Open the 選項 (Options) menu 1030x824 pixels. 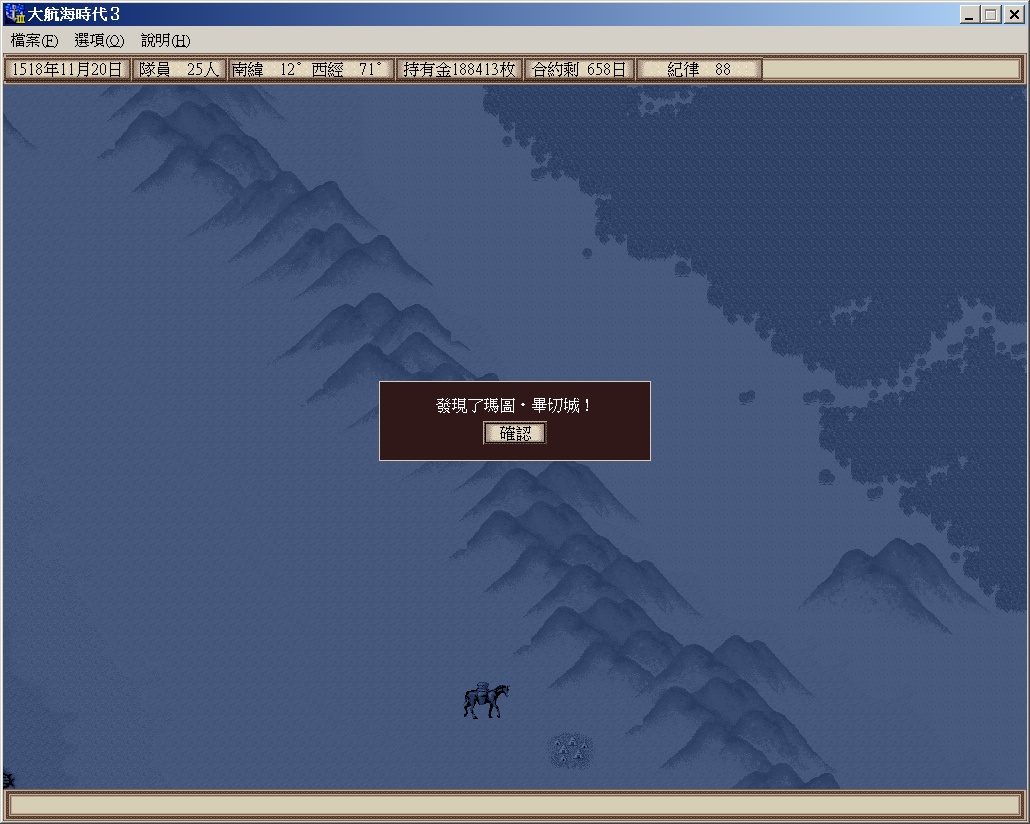click(99, 41)
